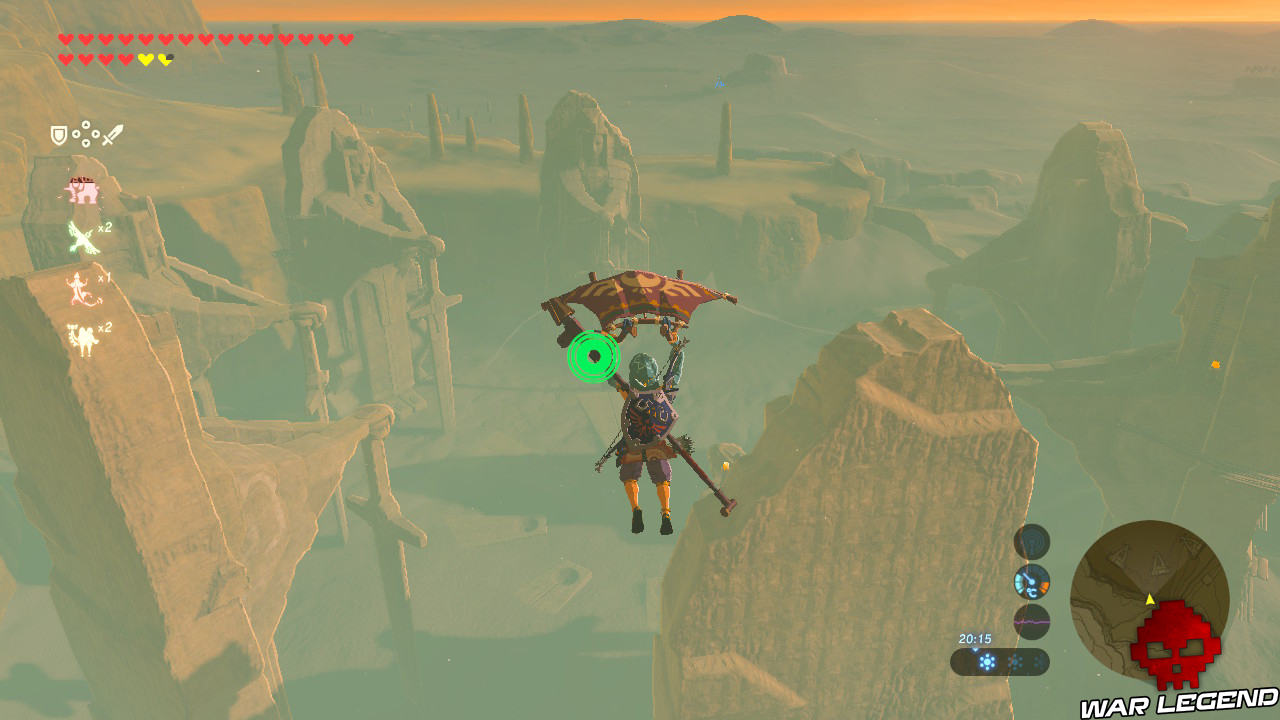Activate the elephant champion ability icon
Screen dimensions: 1280x720
pyautogui.click(x=82, y=190)
